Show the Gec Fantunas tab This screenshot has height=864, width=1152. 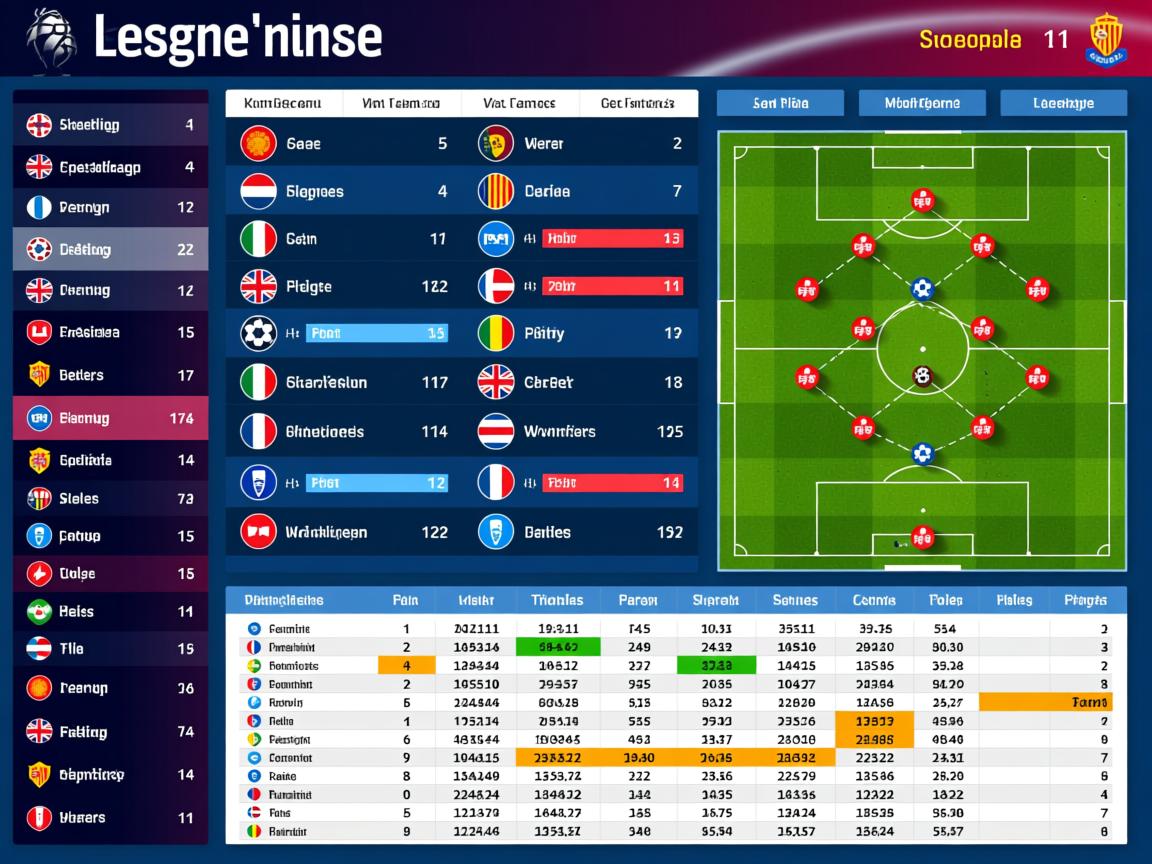[x=636, y=103]
